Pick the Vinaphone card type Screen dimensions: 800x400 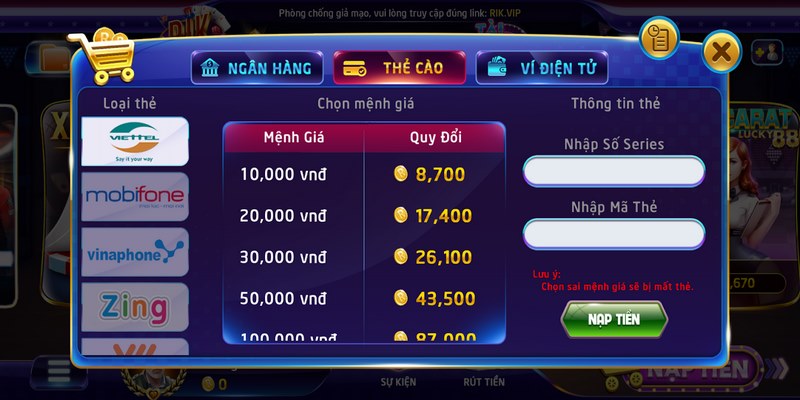[134, 251]
